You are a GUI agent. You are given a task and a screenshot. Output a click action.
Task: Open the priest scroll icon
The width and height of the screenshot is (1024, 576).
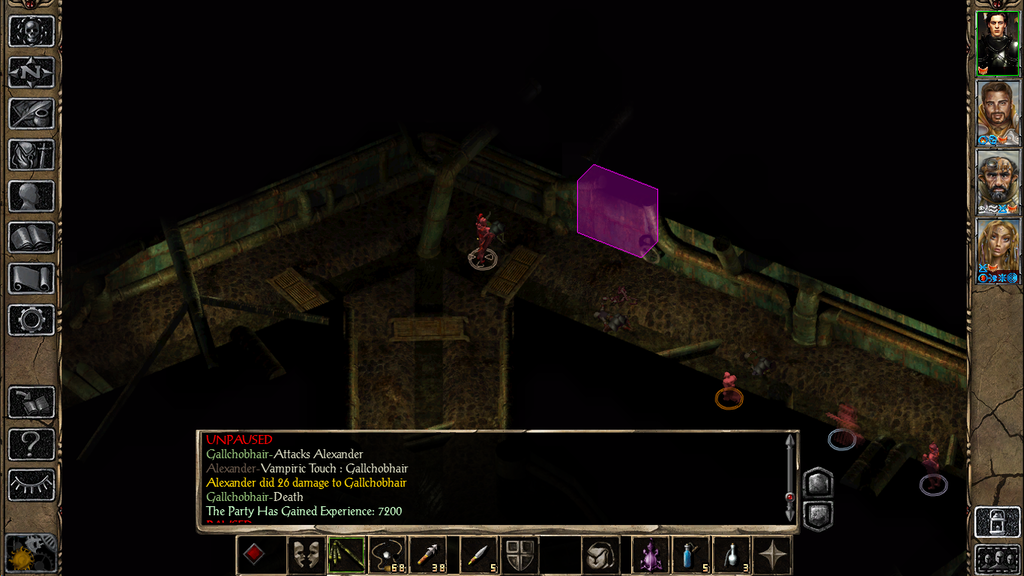click(x=31, y=278)
